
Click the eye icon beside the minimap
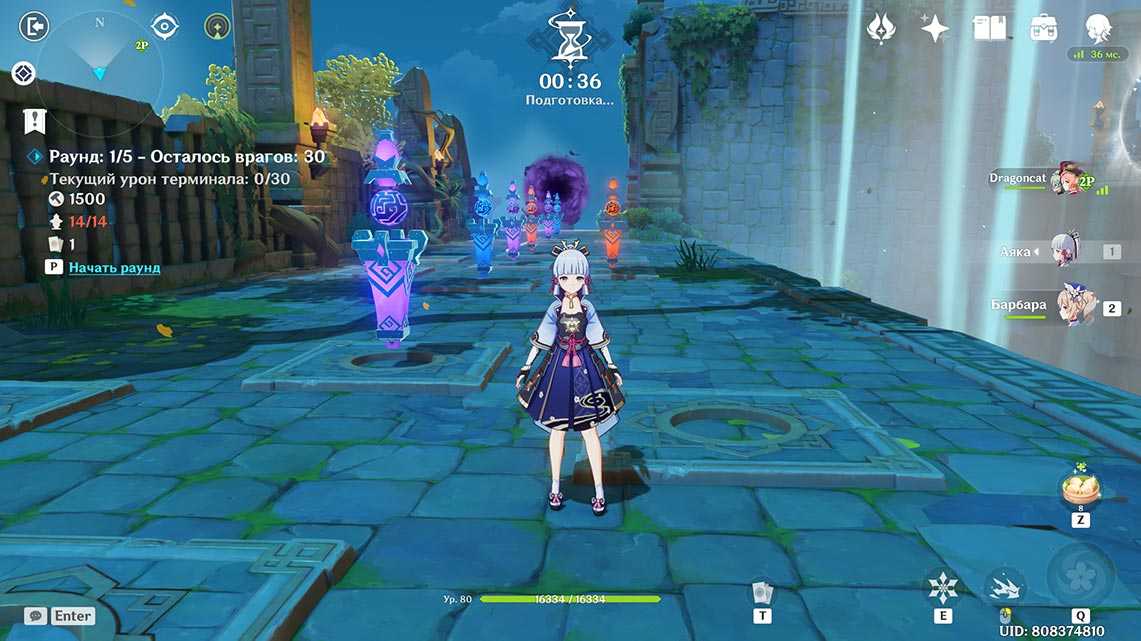(x=165, y=26)
